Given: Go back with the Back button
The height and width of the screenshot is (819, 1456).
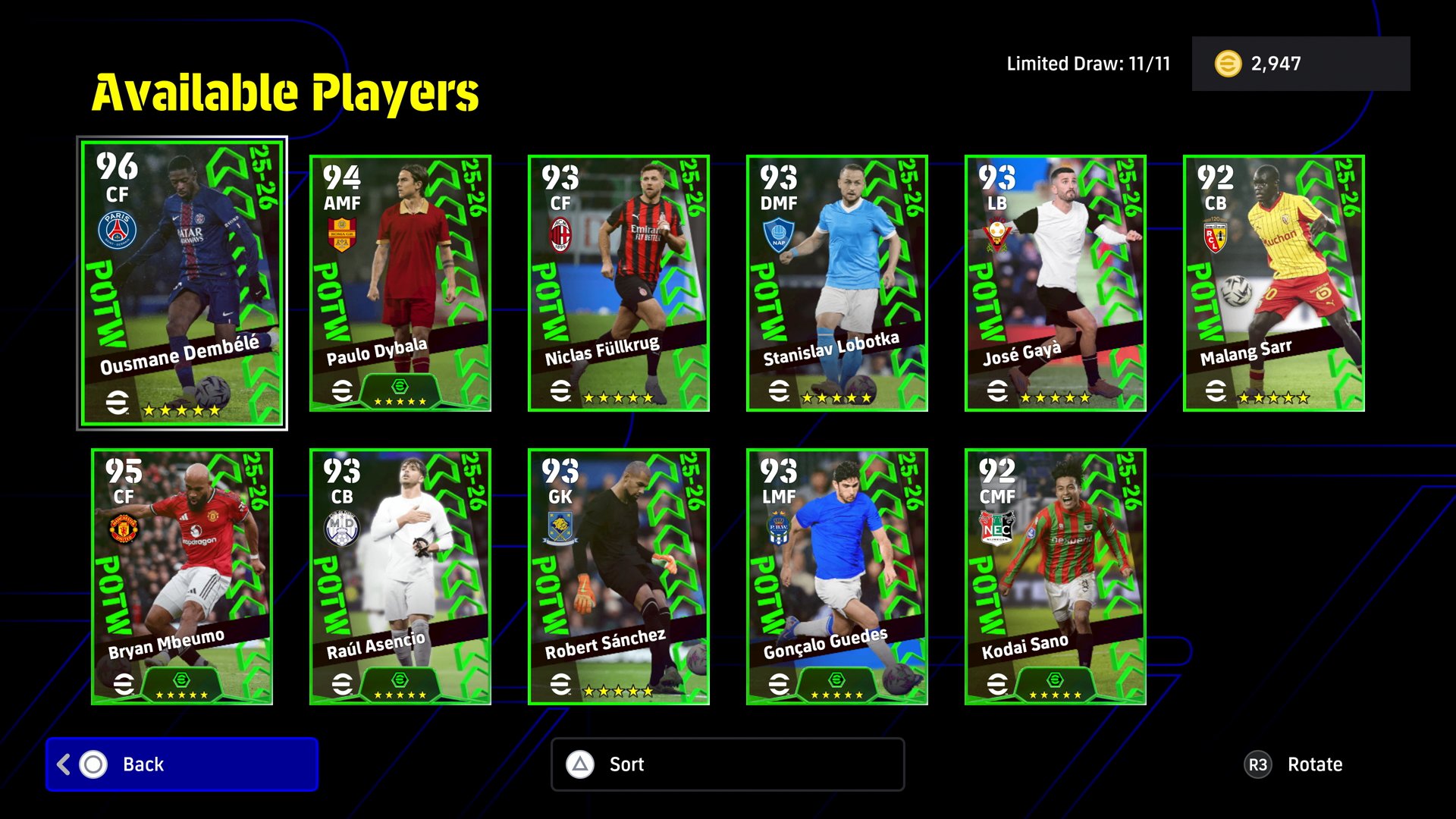Looking at the screenshot, I should (x=182, y=764).
